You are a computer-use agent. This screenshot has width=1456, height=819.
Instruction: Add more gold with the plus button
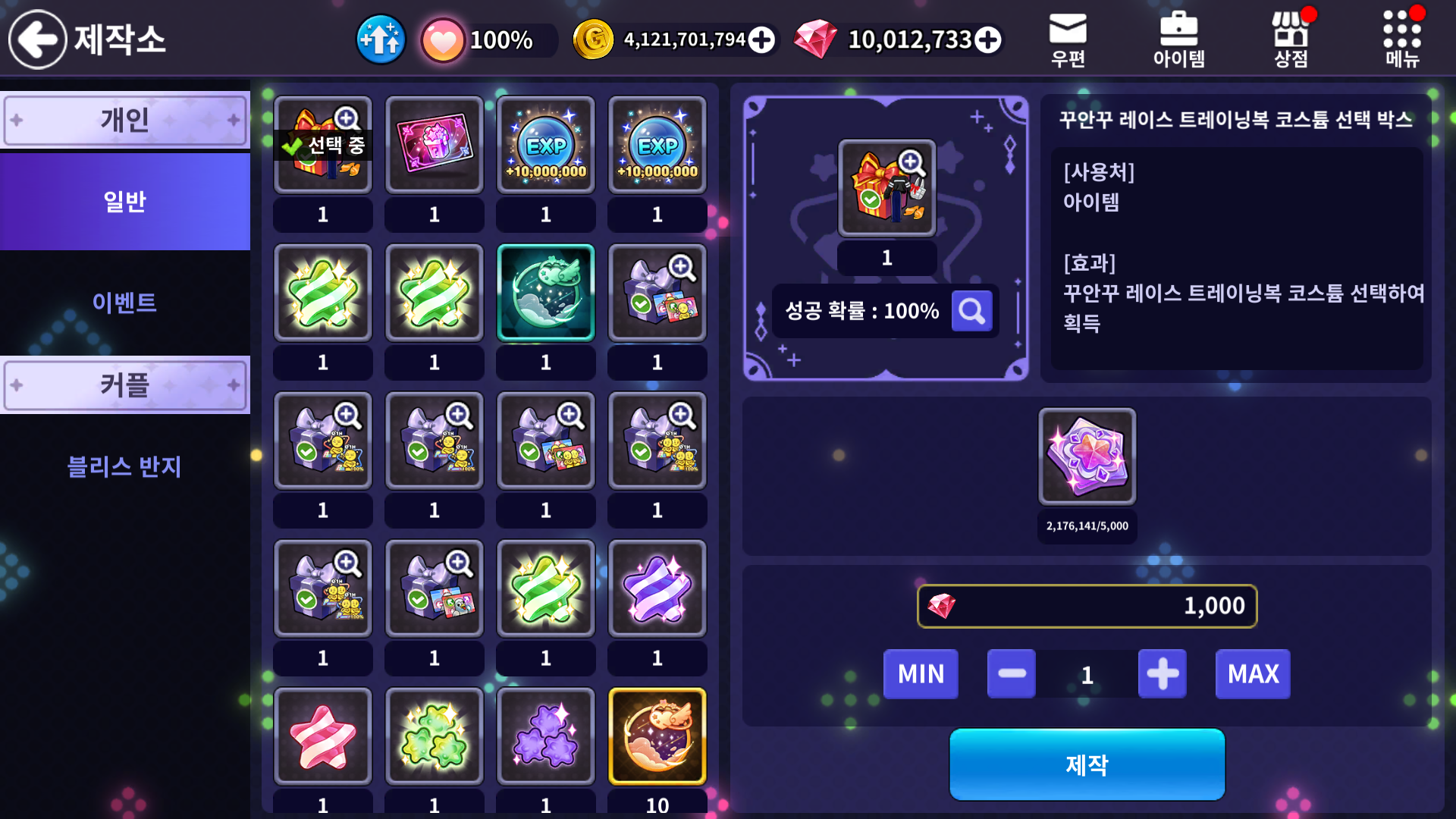click(x=761, y=39)
